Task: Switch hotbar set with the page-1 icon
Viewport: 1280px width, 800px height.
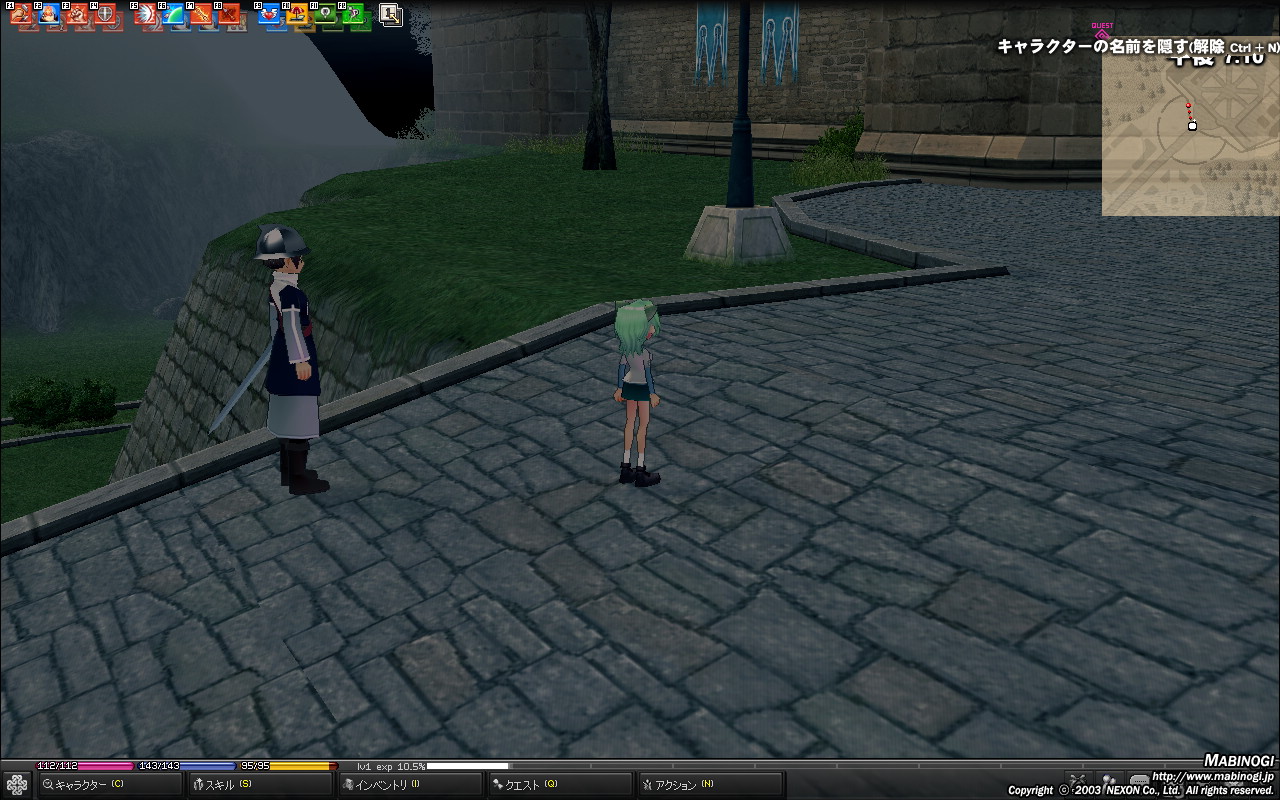Action: click(391, 14)
